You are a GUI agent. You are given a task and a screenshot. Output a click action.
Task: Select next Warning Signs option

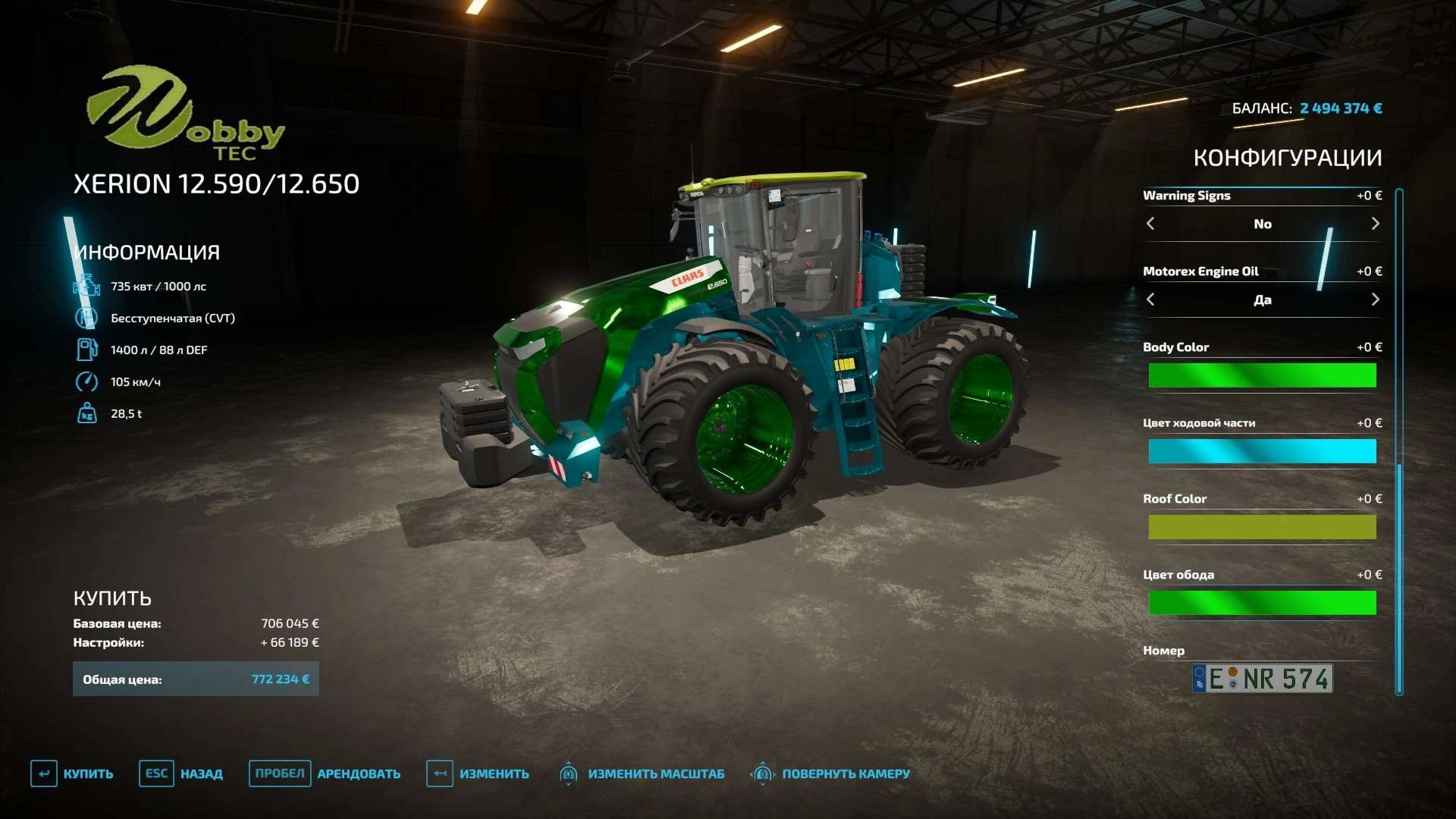pos(1375,224)
